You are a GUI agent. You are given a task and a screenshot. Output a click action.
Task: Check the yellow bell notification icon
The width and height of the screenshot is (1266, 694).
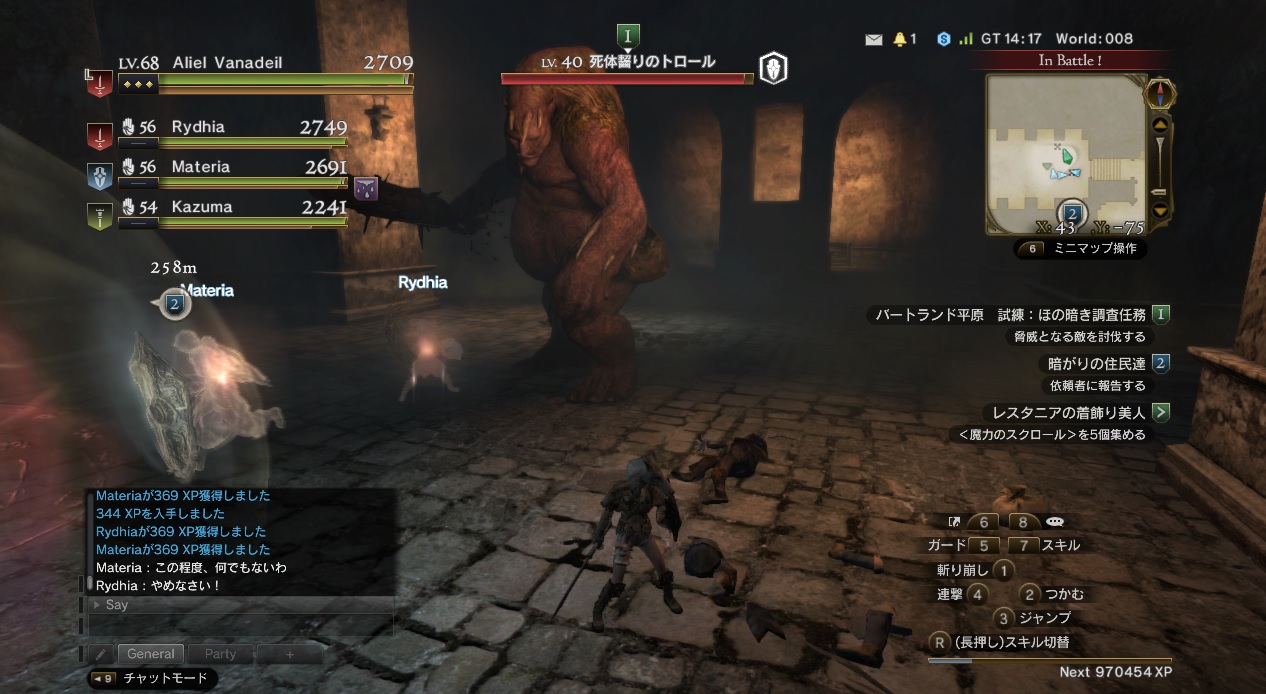(900, 39)
